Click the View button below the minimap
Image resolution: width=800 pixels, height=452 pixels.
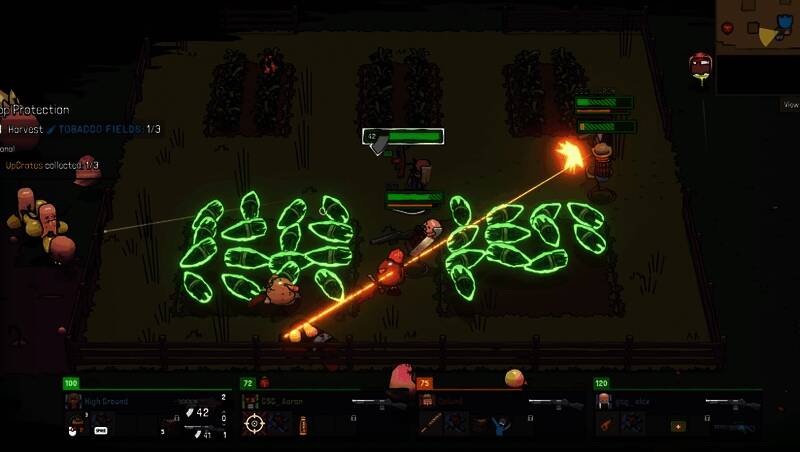[x=790, y=104]
